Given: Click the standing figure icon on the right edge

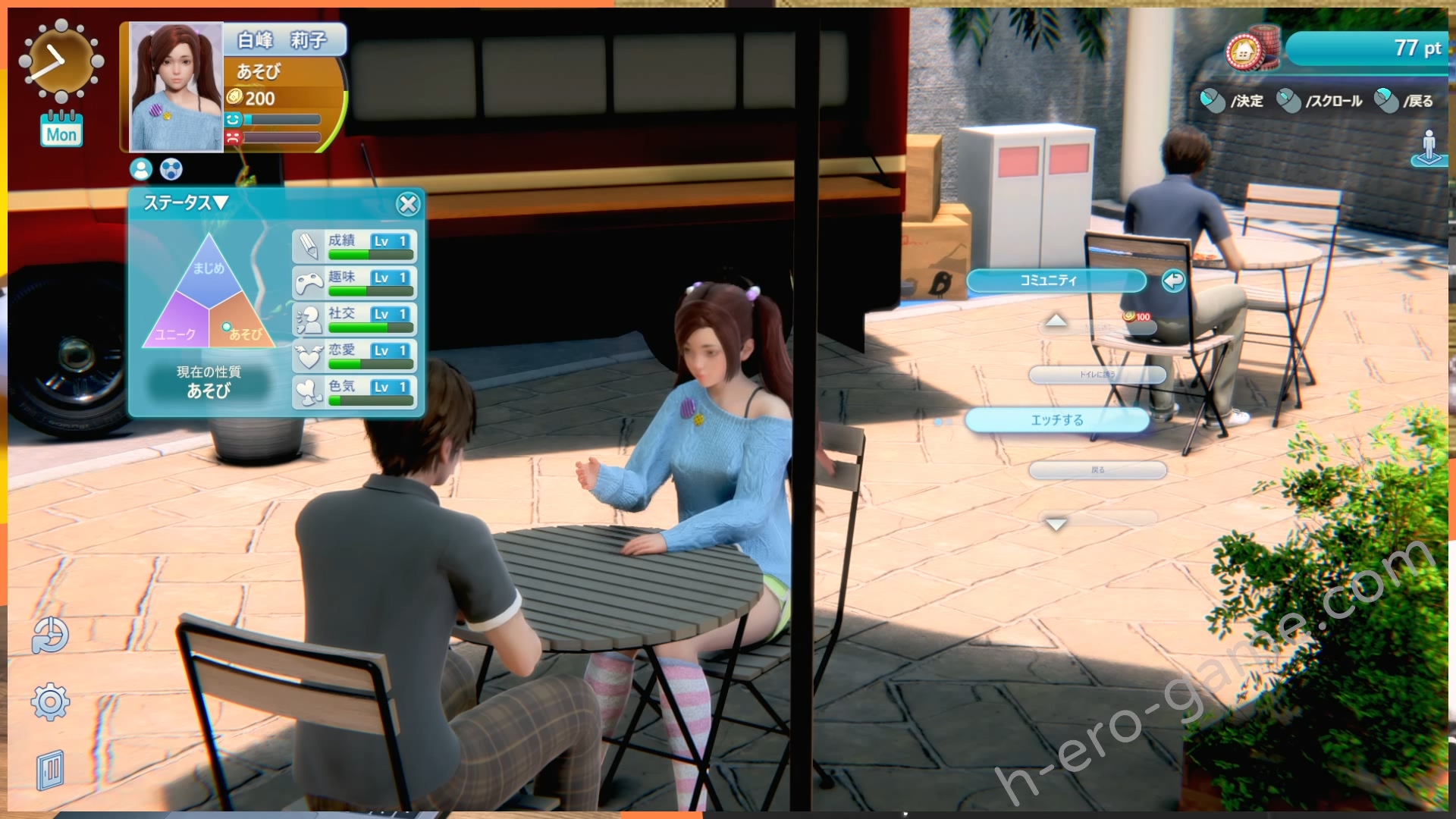Looking at the screenshot, I should 1429,147.
